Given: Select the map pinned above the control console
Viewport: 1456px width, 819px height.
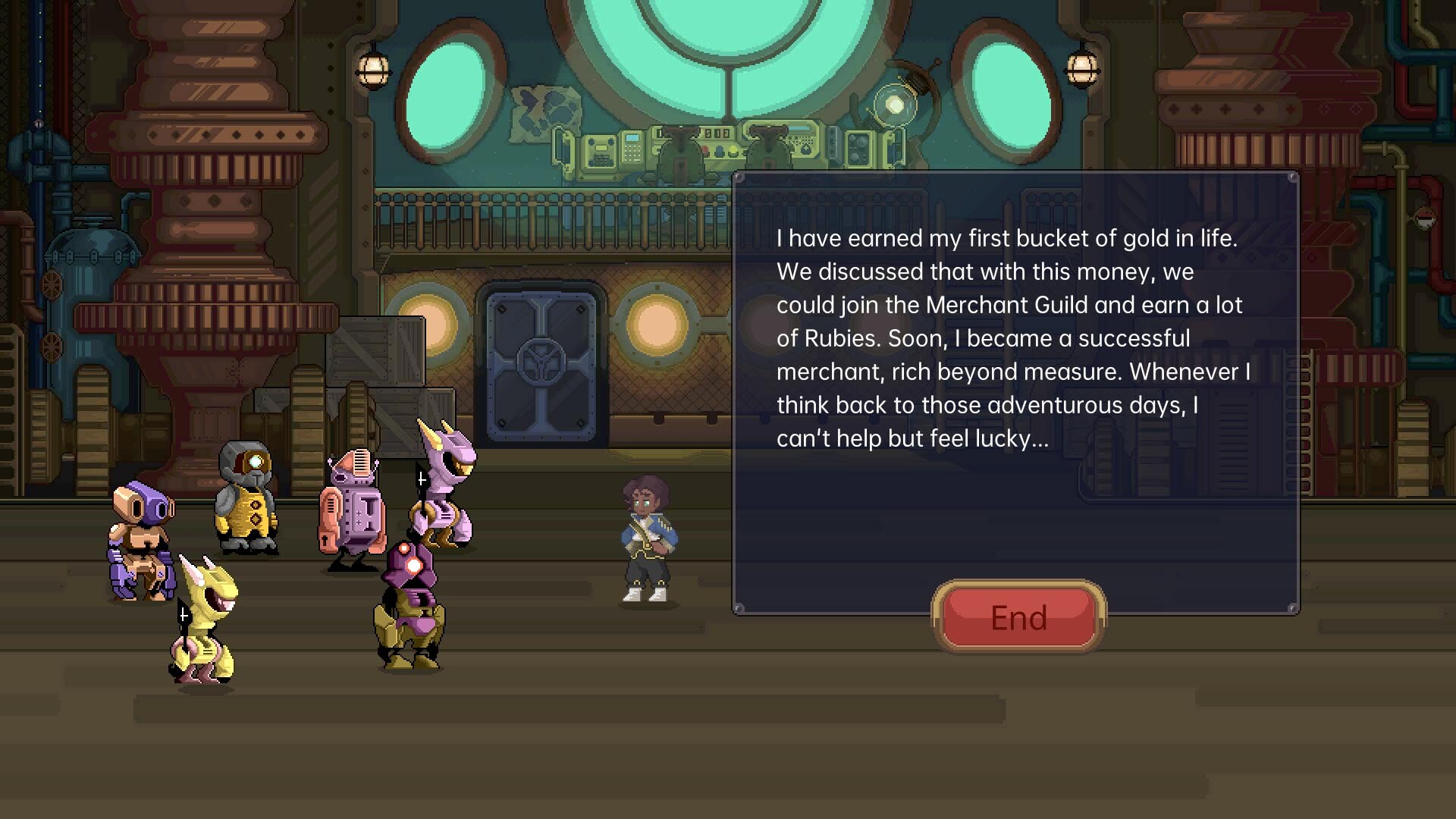Looking at the screenshot, I should tap(541, 114).
